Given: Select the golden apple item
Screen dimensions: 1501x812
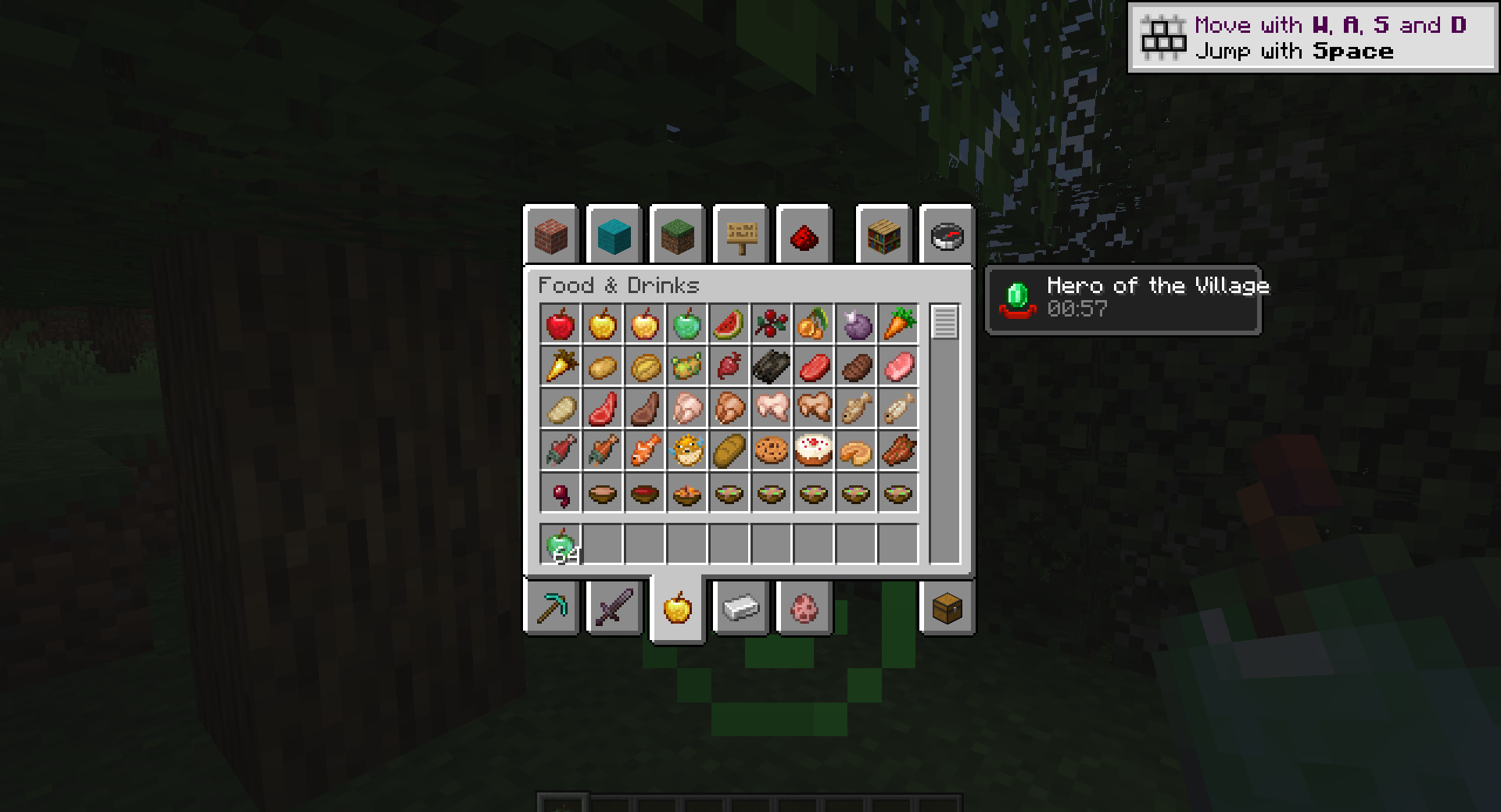Looking at the screenshot, I should click(602, 325).
